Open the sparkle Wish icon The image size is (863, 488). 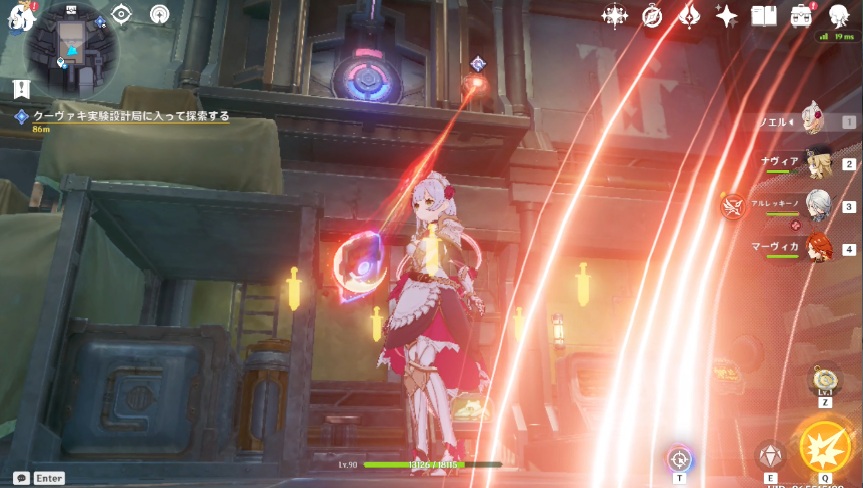click(x=727, y=16)
